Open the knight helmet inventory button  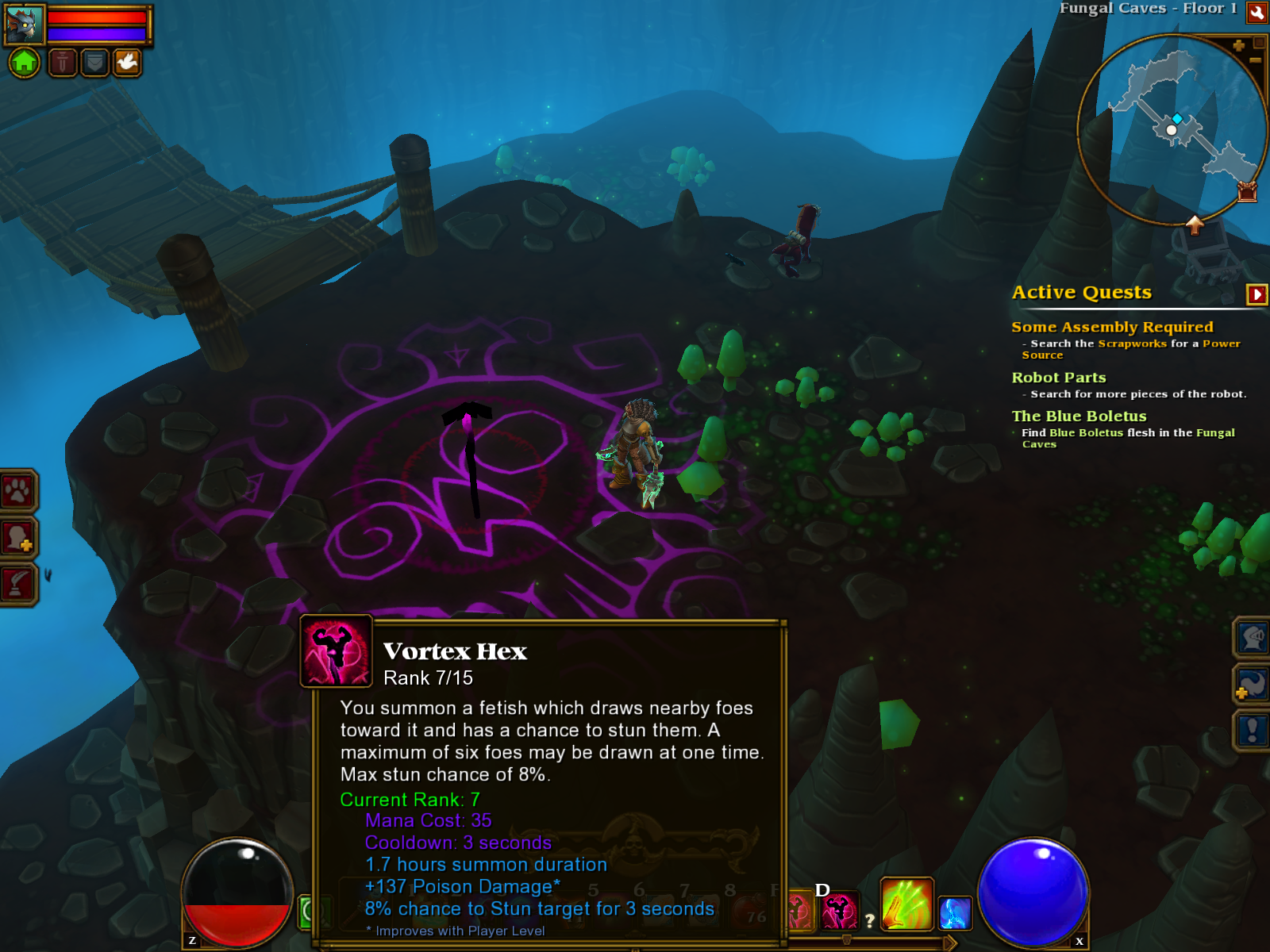pyautogui.click(x=1252, y=638)
